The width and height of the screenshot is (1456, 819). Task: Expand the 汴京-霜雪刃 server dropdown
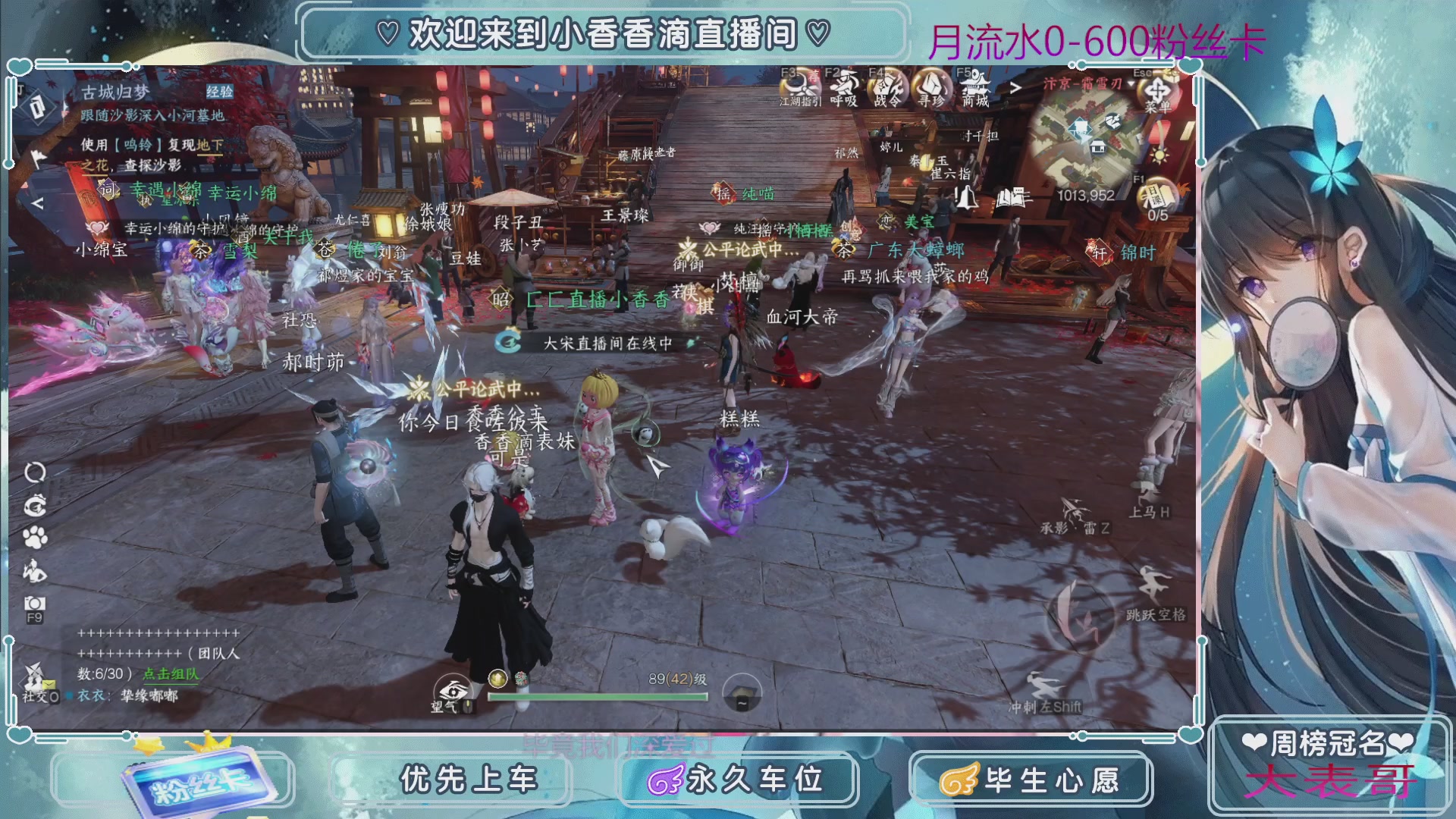(1131, 84)
